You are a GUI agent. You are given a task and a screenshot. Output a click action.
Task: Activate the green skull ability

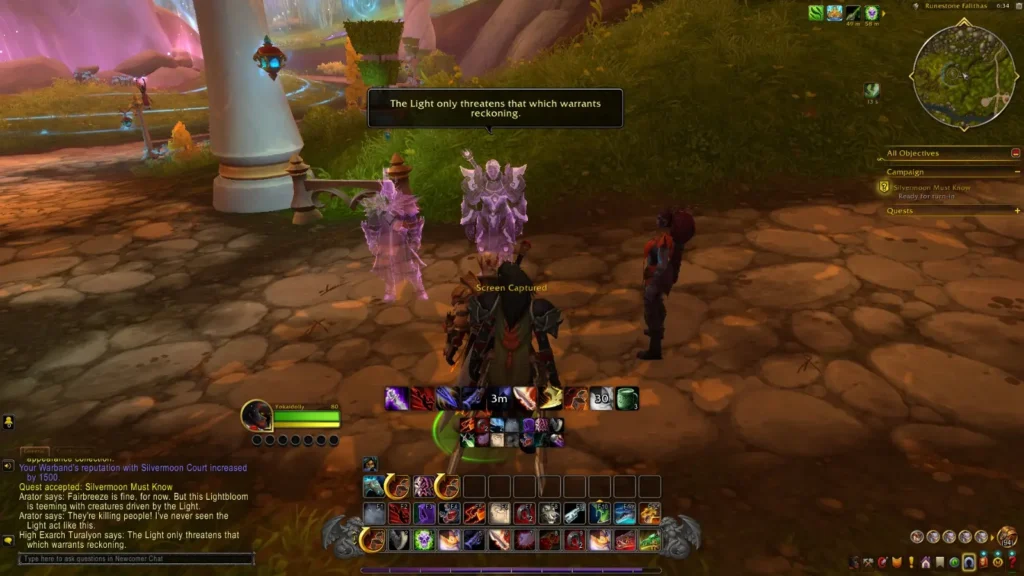(423, 540)
